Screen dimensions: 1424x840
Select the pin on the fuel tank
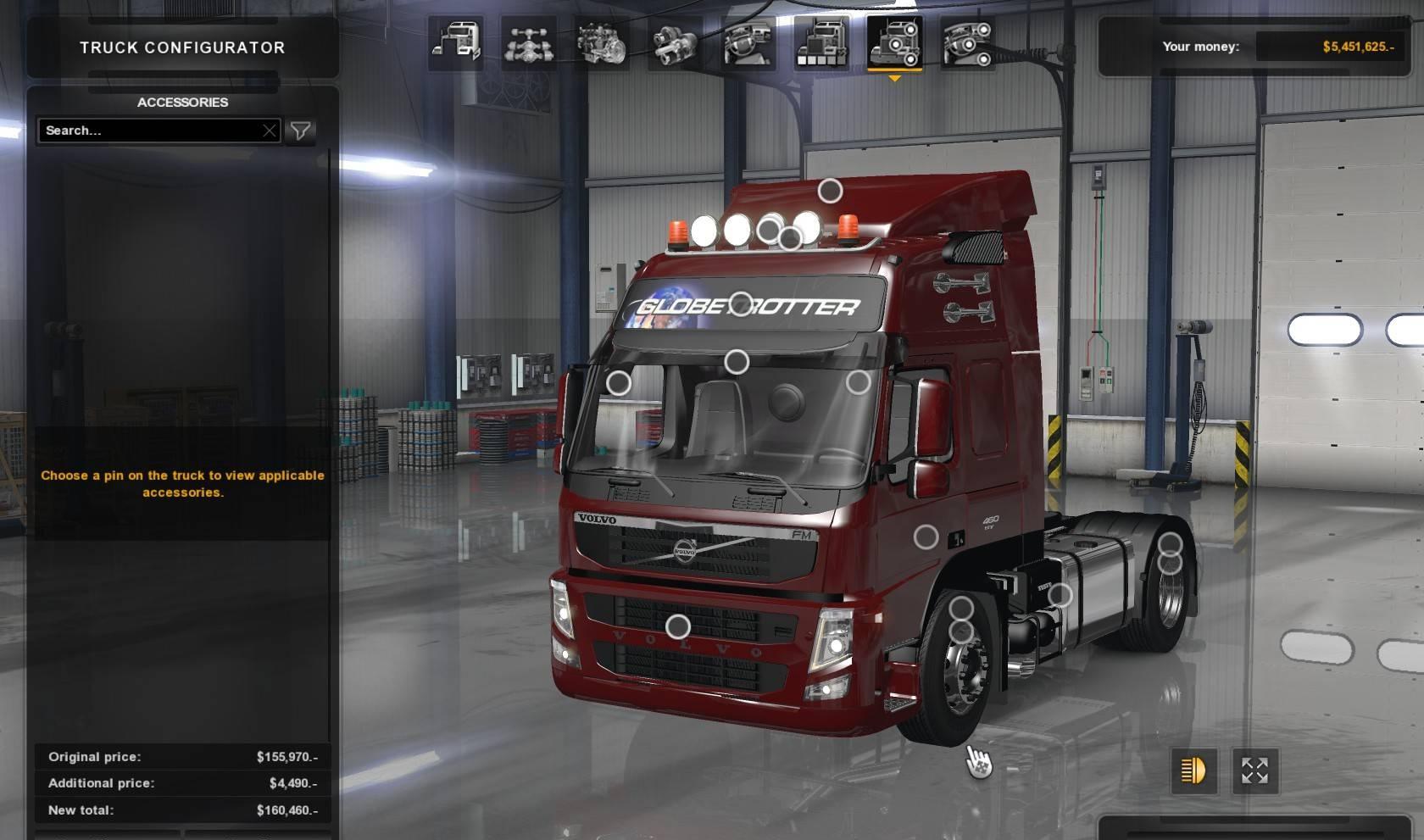[1060, 596]
